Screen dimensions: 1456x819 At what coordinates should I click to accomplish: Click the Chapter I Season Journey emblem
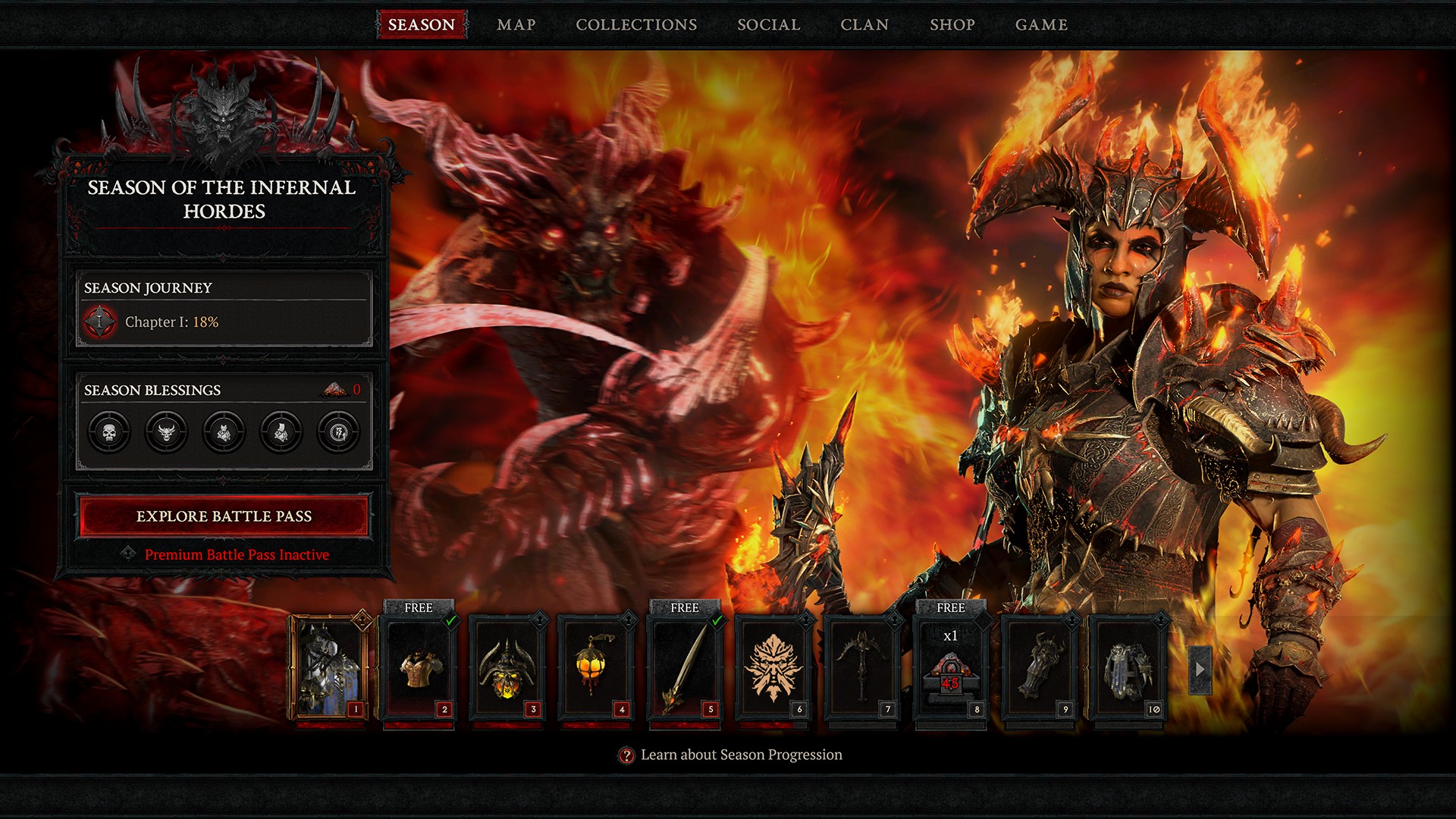click(99, 322)
